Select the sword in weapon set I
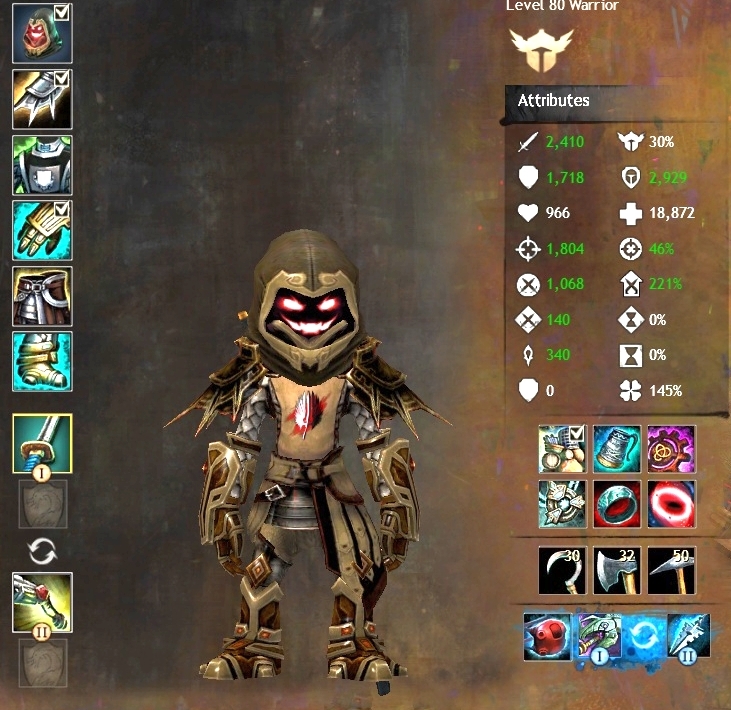Image resolution: width=731 pixels, height=710 pixels. [x=42, y=443]
